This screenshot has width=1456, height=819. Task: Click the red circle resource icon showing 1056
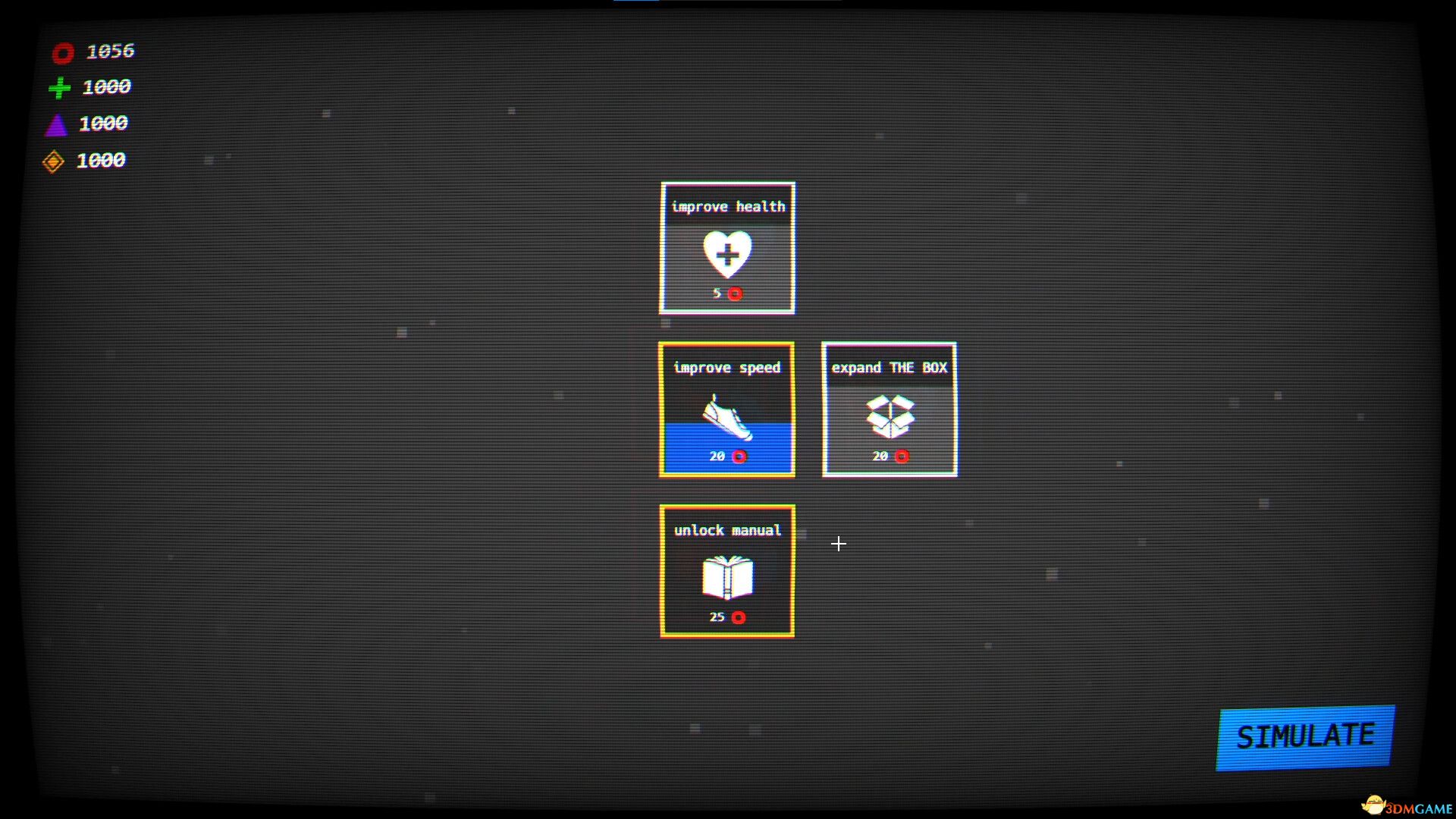tap(62, 52)
